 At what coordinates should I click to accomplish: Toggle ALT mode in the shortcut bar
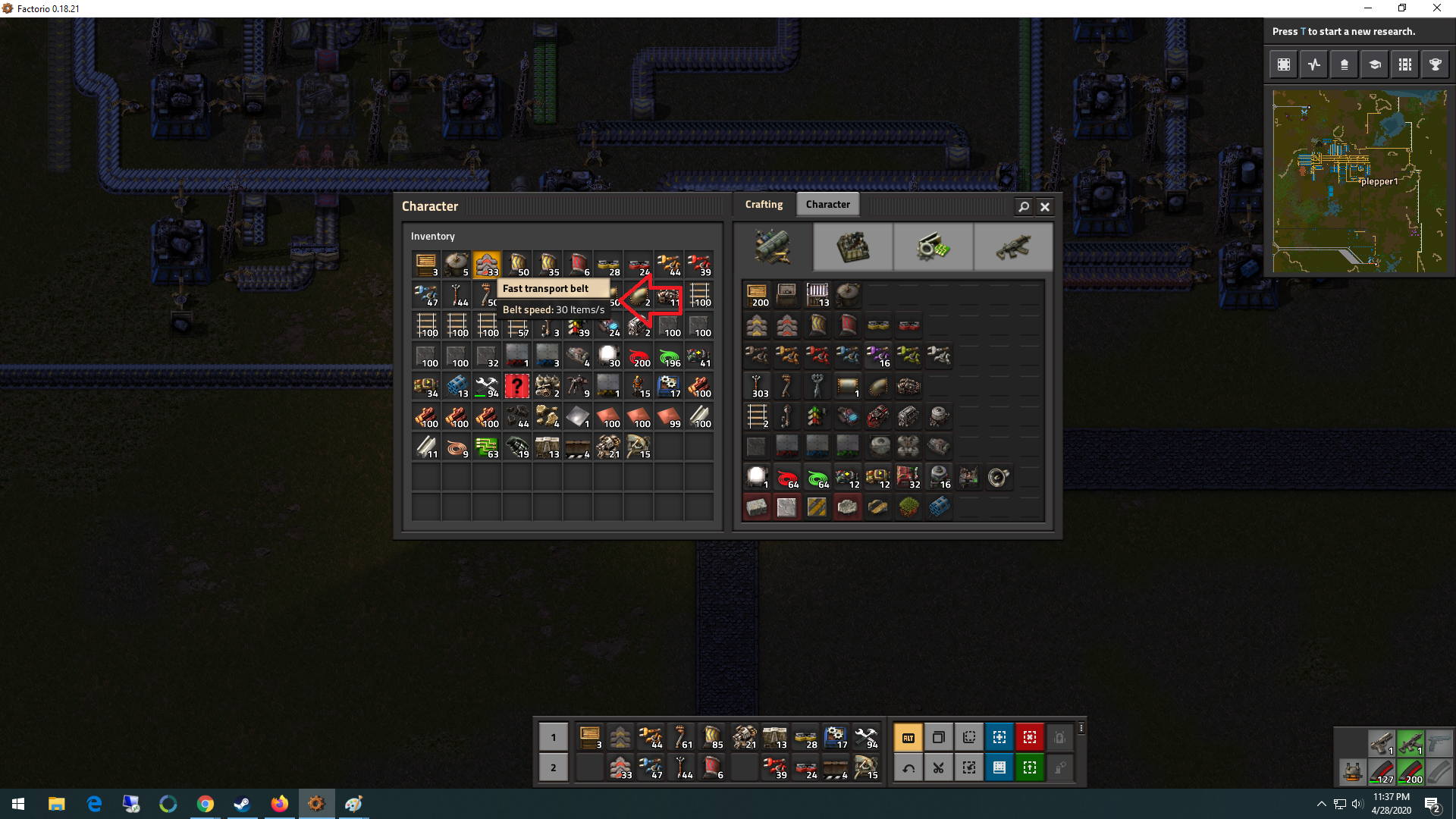coord(908,736)
